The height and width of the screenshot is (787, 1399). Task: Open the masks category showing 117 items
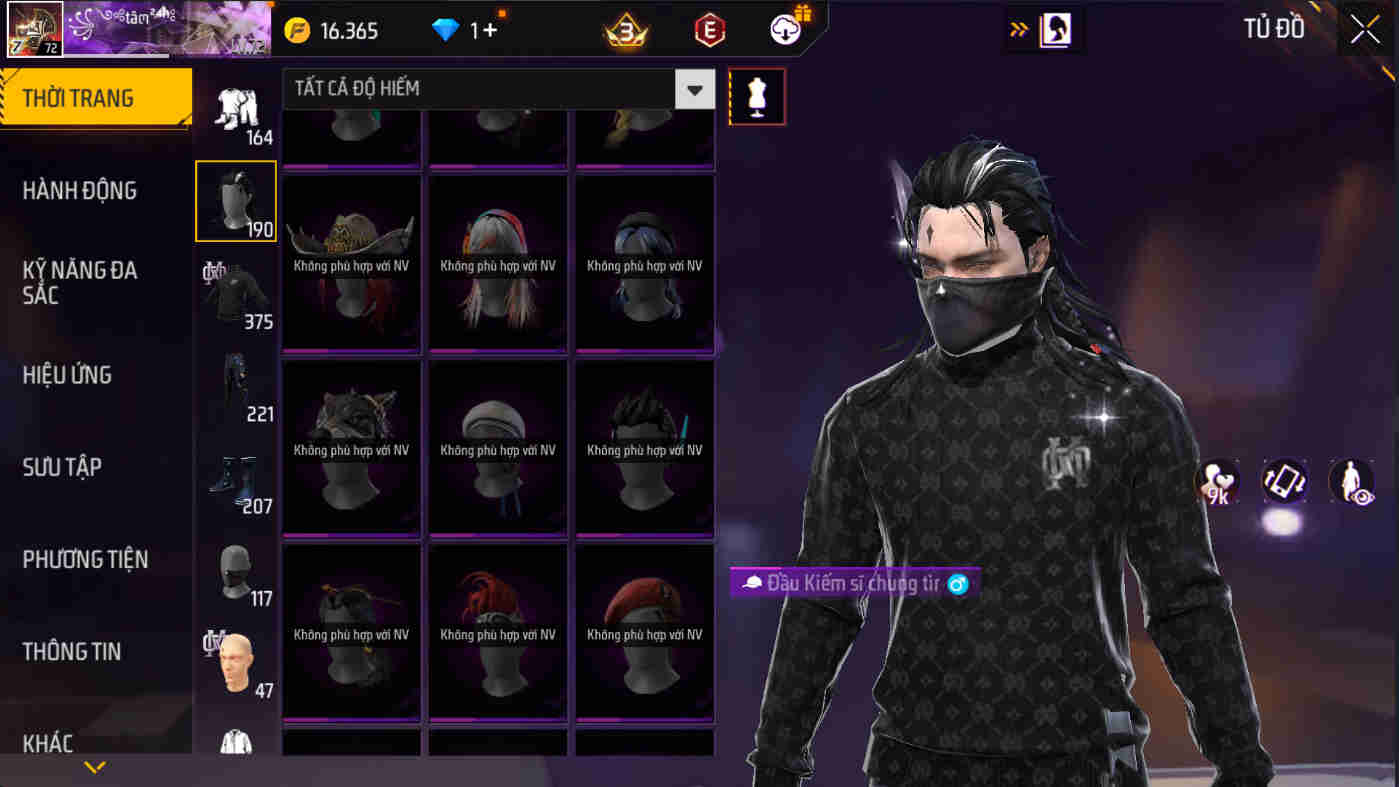tap(236, 570)
